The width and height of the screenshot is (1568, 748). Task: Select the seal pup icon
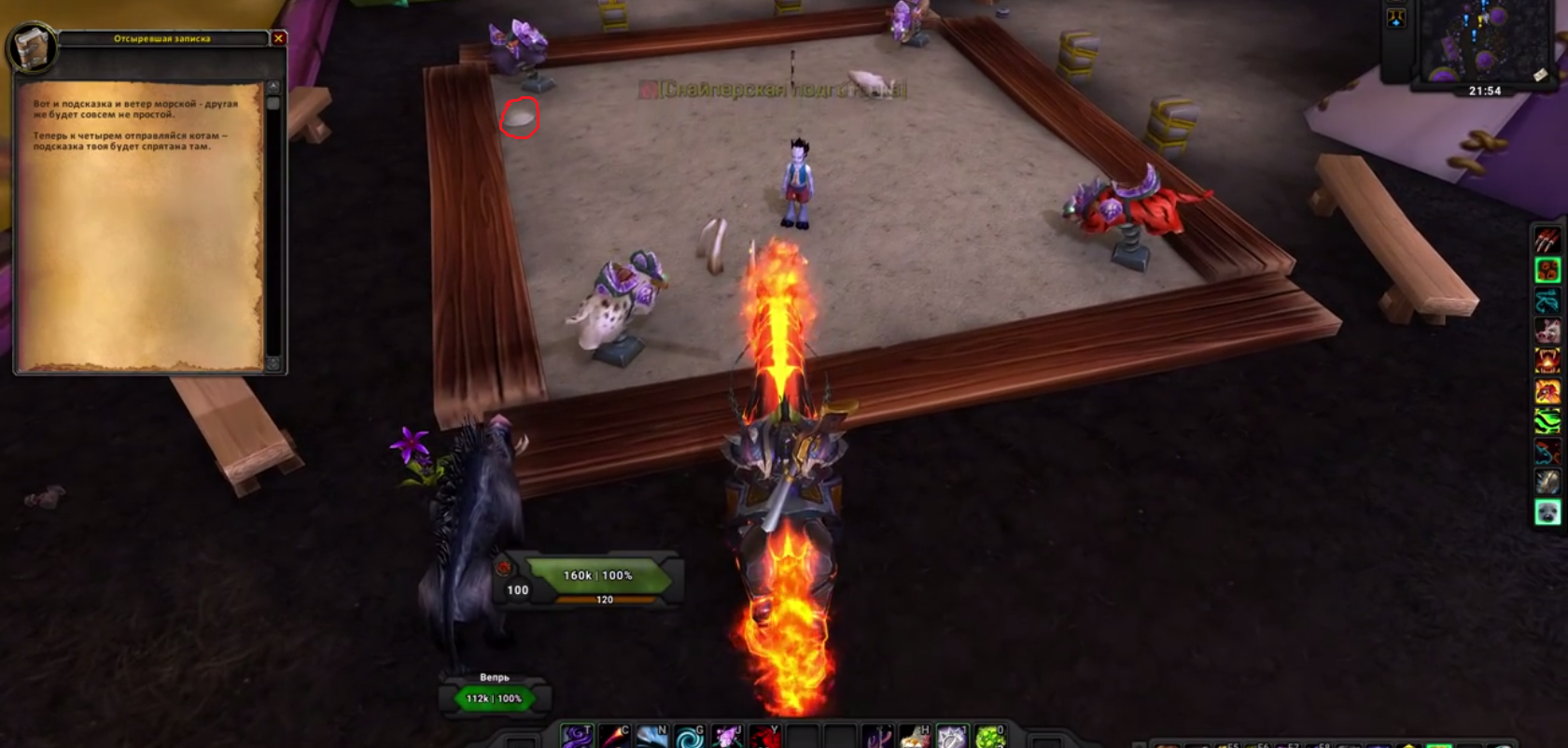(x=1547, y=512)
